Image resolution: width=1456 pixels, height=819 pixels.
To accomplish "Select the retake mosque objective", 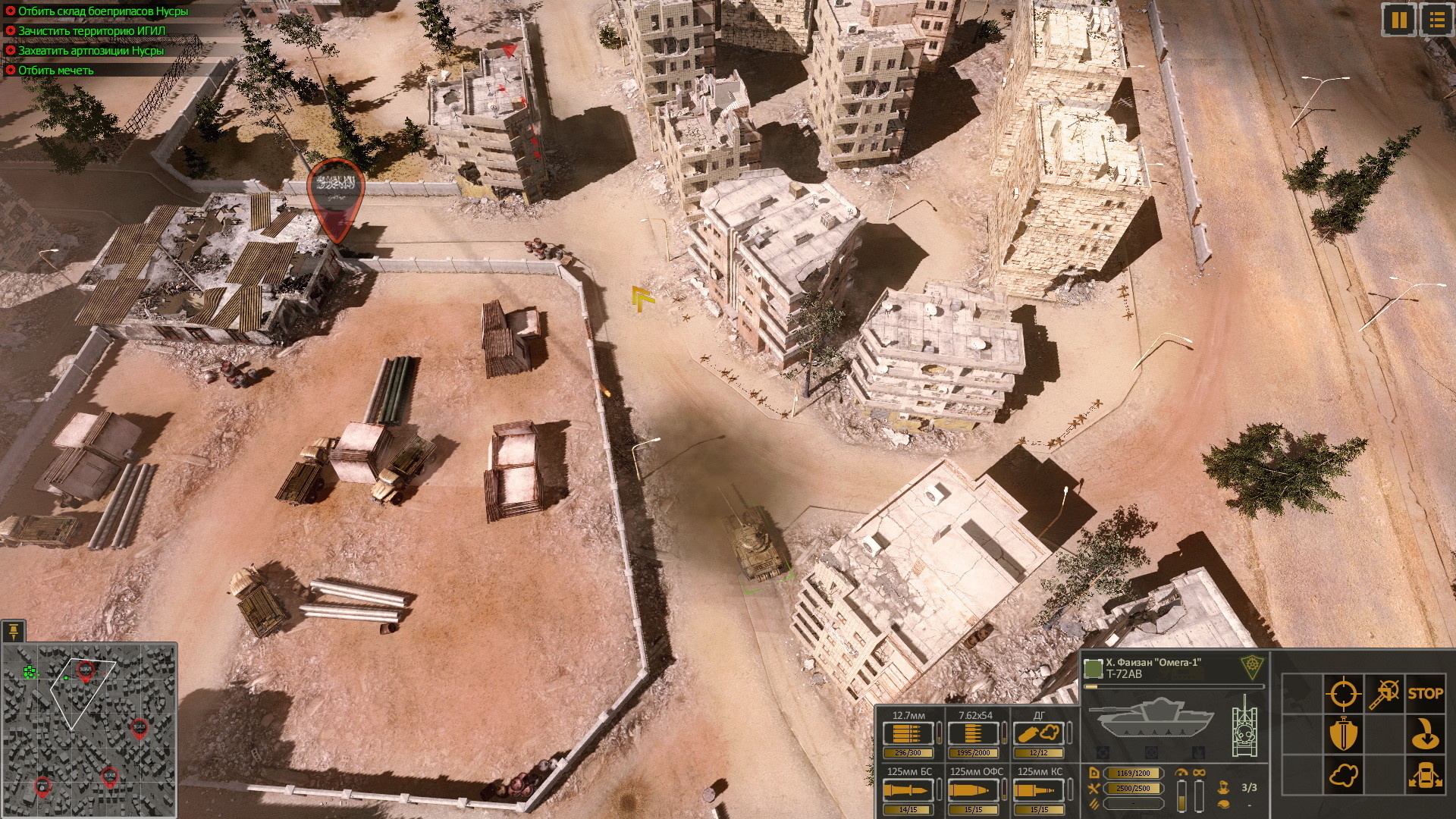I will click(x=55, y=71).
